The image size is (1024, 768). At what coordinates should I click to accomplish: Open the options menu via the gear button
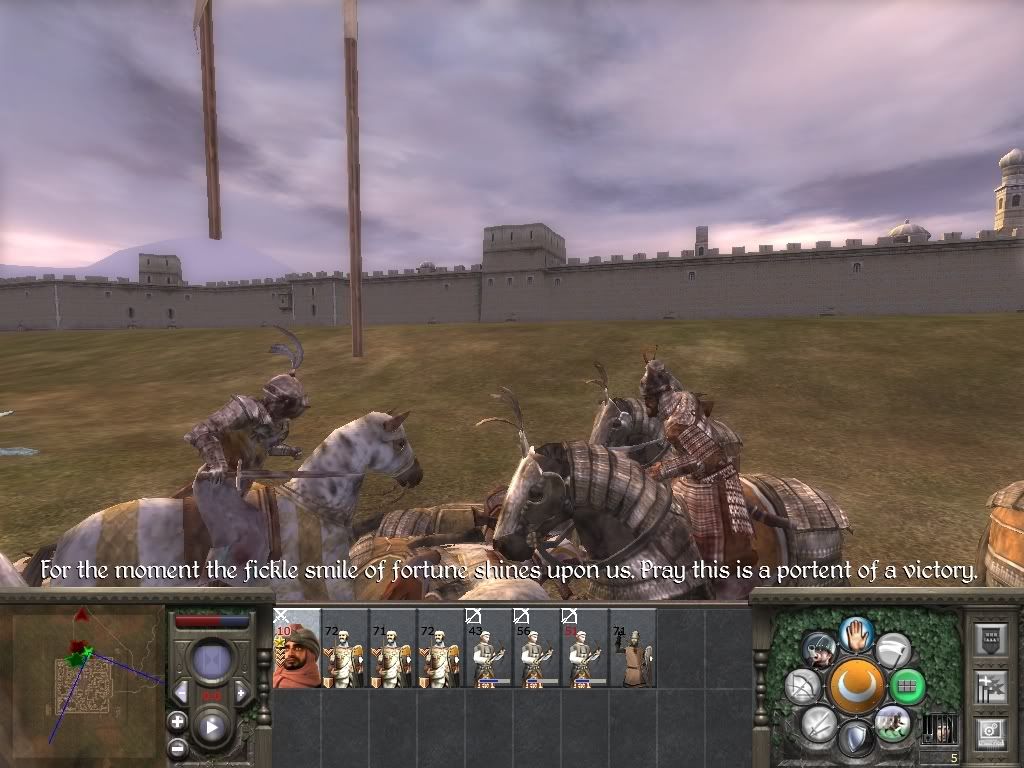click(992, 733)
